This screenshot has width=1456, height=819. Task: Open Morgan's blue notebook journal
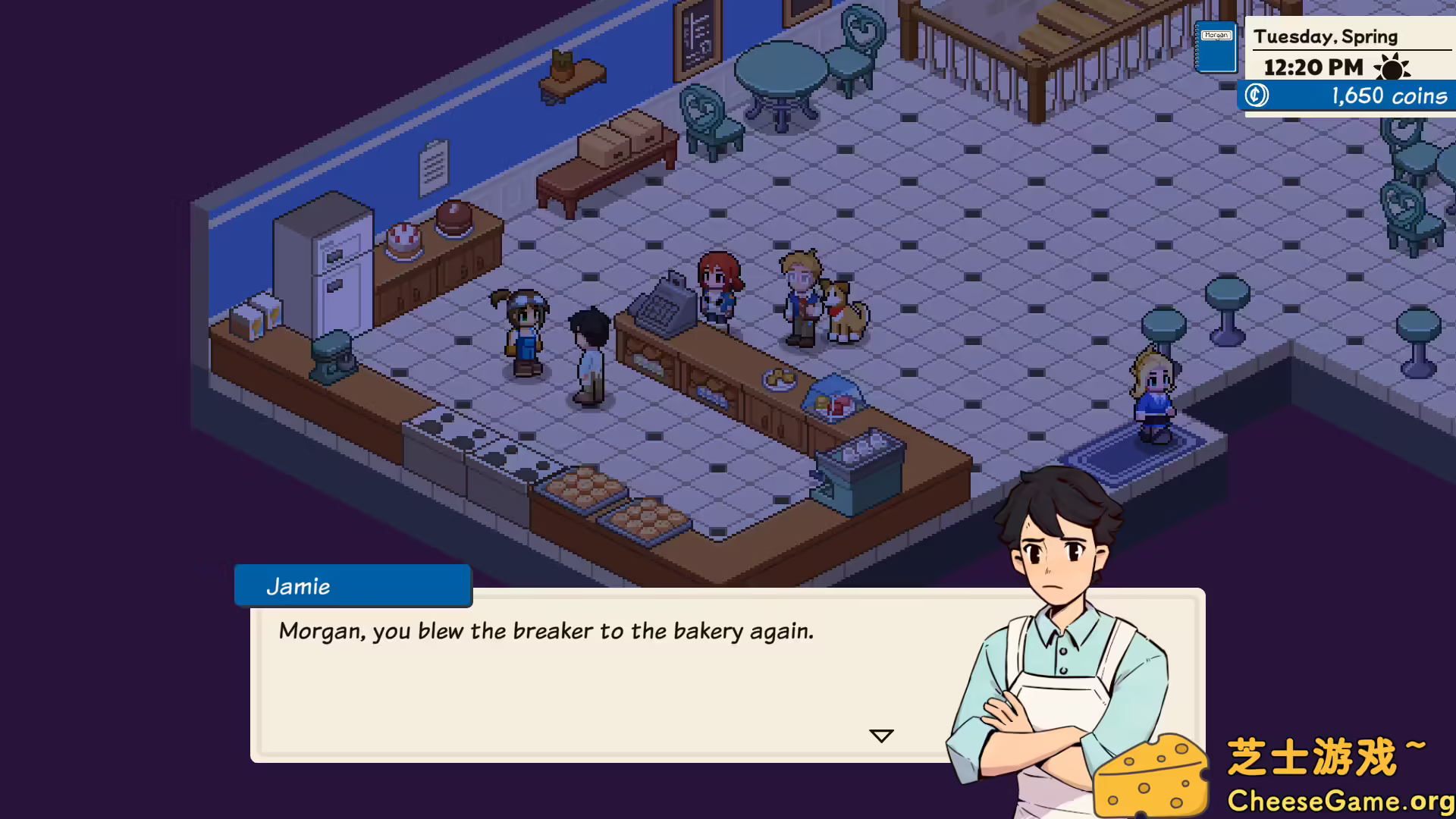pyautogui.click(x=1216, y=48)
